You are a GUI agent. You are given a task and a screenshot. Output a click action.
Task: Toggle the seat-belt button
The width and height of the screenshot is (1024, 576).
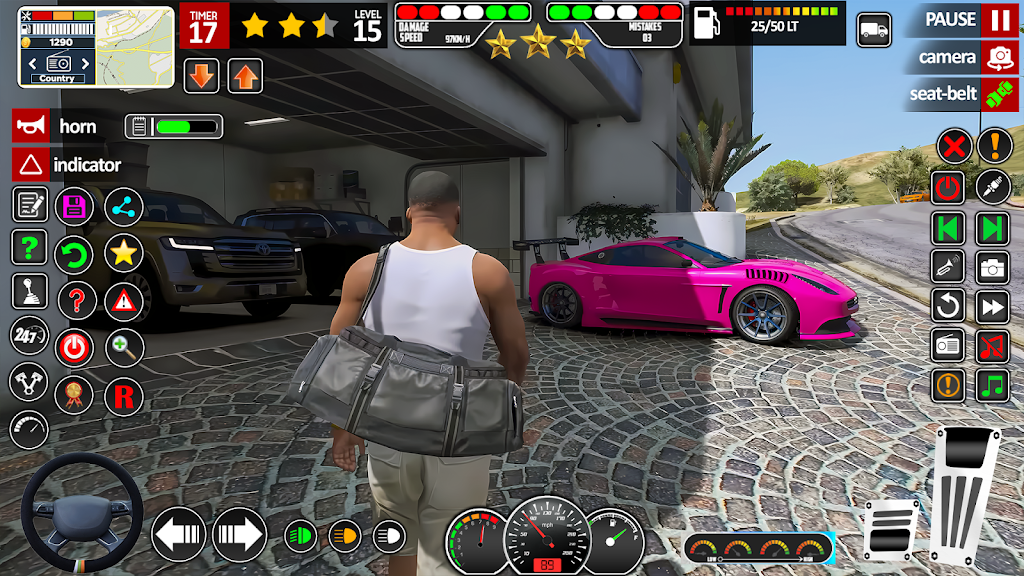tap(997, 94)
